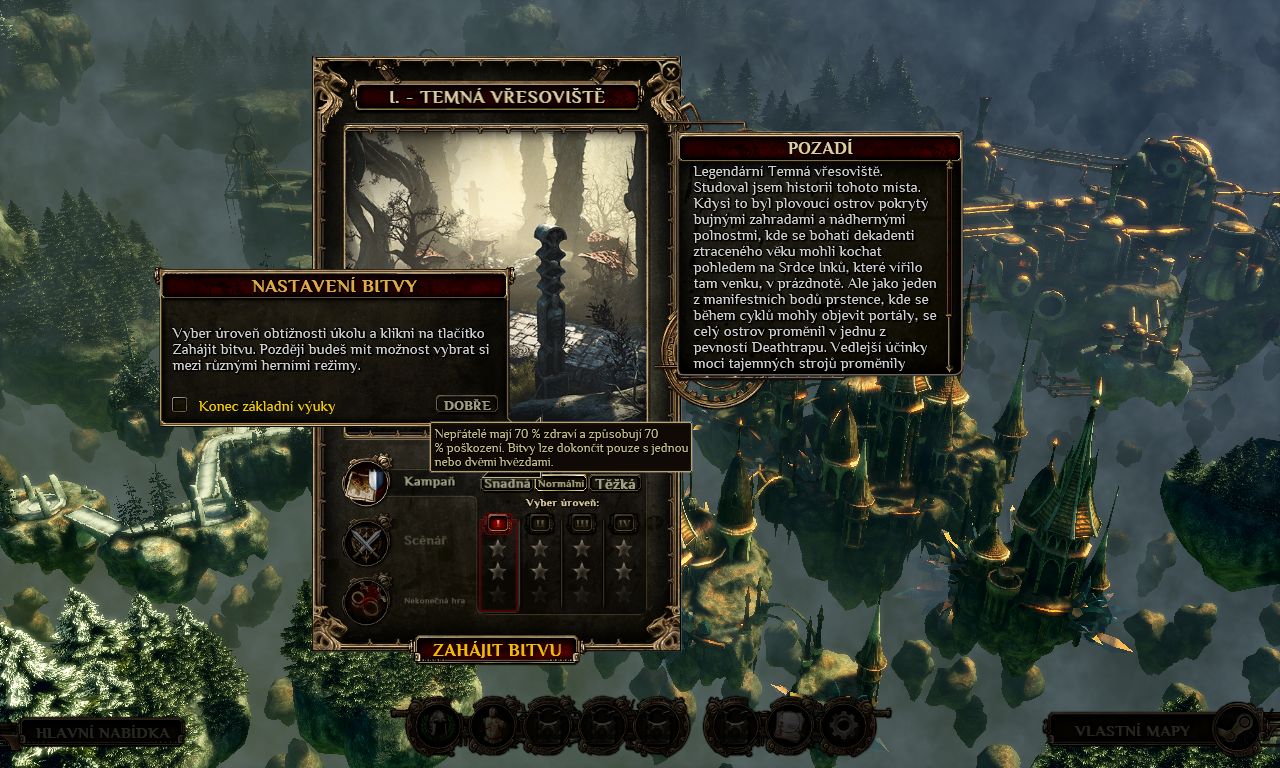Viewport: 1280px width, 768px height.
Task: Select the Nekonečná hra mode icon
Action: (366, 600)
